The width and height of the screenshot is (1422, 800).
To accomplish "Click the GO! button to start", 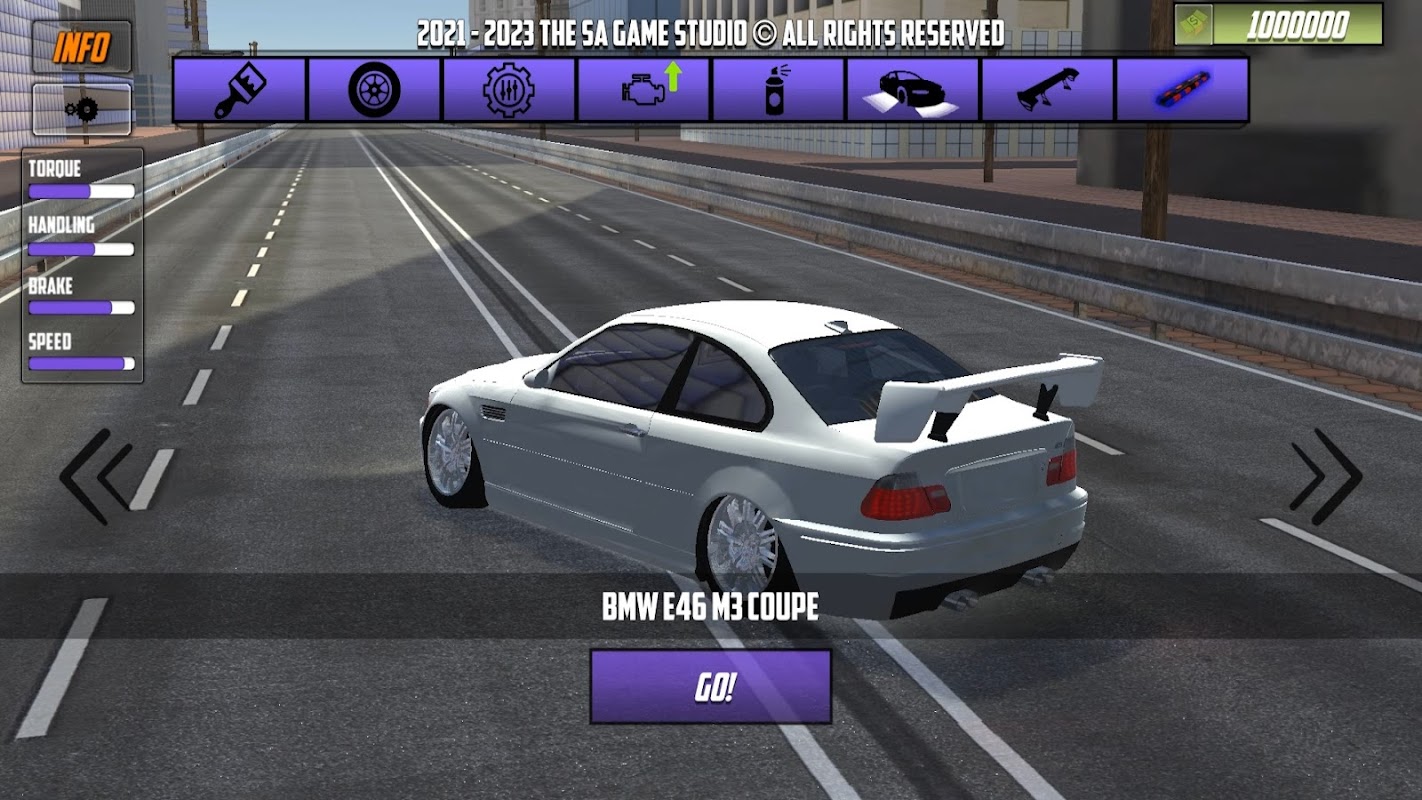I will click(710, 687).
